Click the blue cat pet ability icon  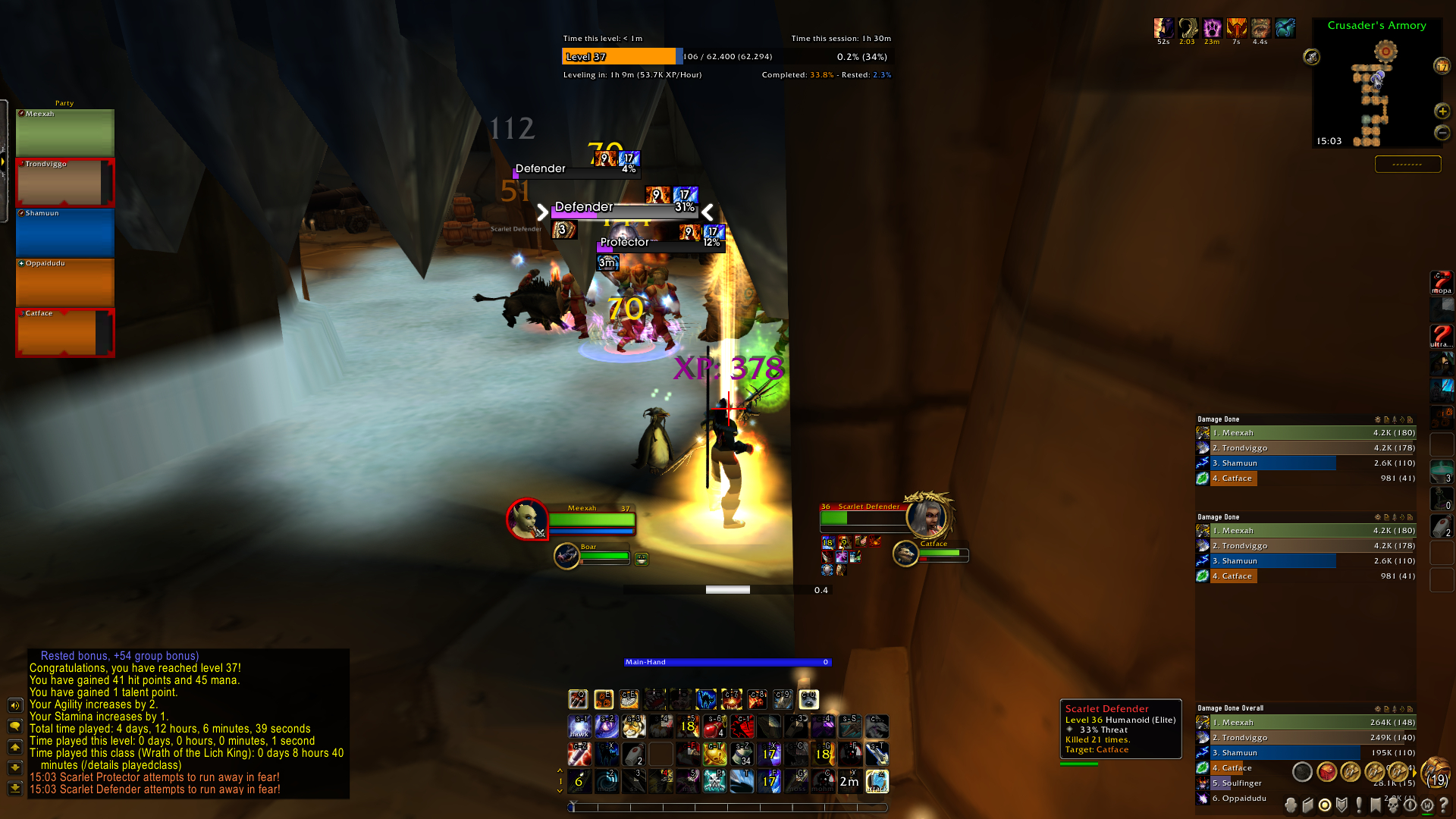706,699
